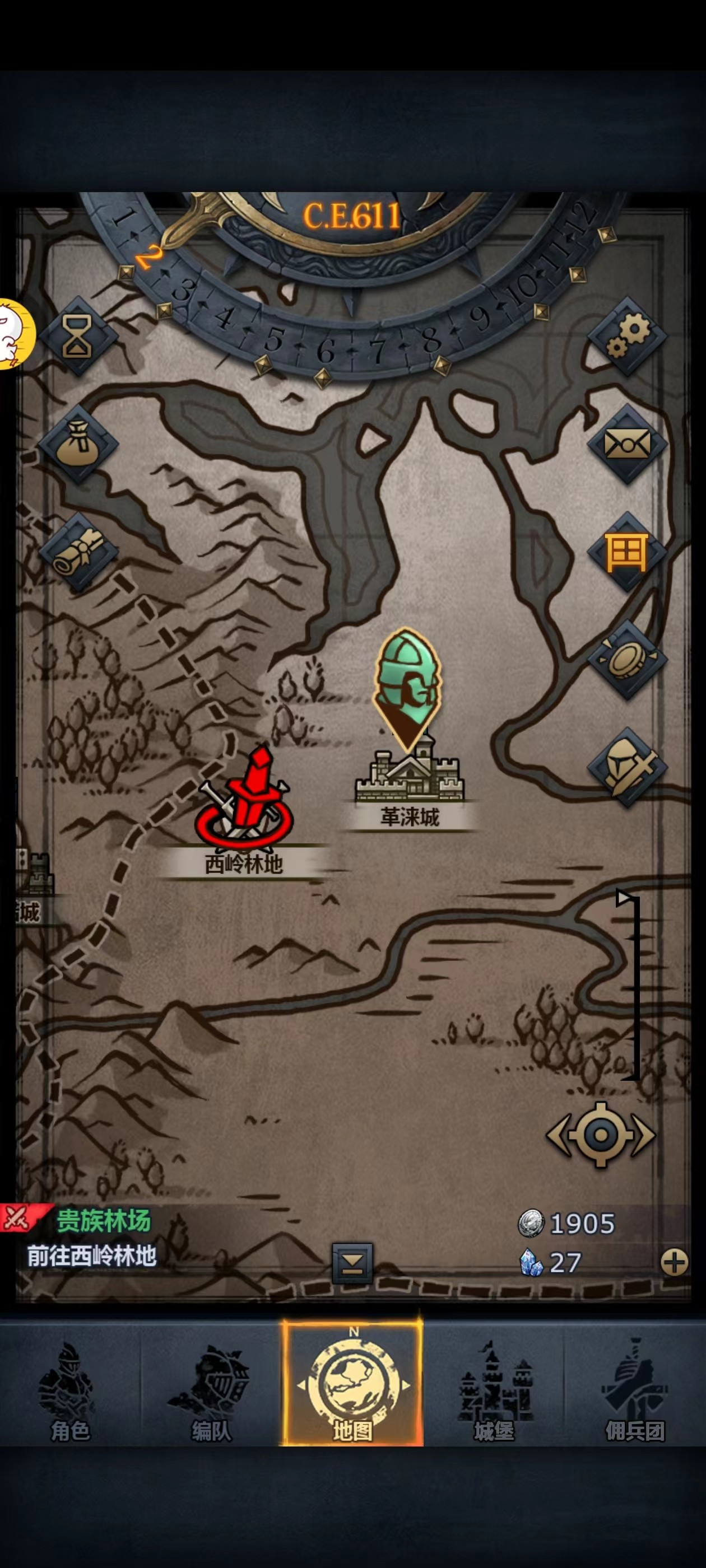Open the helmet and sword icon
This screenshot has width=706, height=1568.
pyautogui.click(x=628, y=768)
